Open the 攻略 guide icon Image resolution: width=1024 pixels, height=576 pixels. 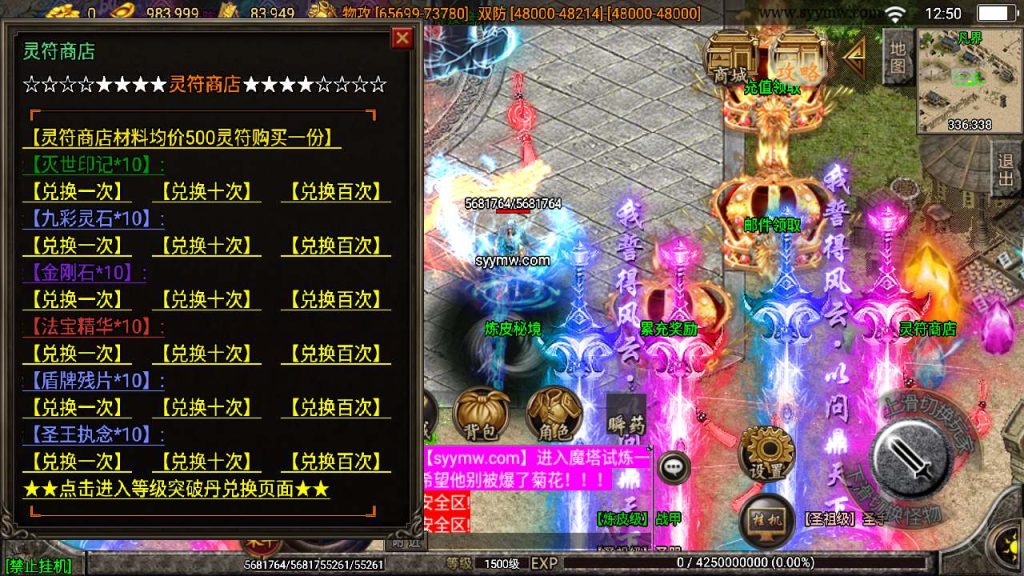point(799,57)
